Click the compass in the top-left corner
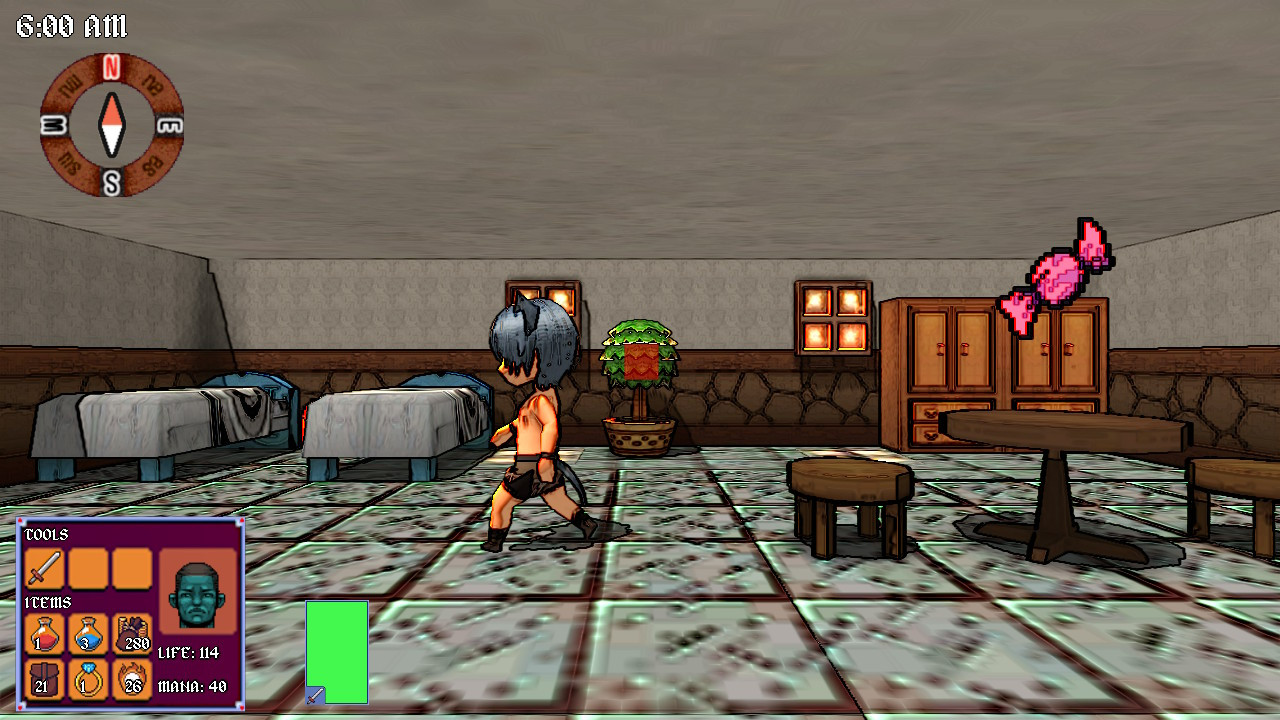 pos(112,125)
